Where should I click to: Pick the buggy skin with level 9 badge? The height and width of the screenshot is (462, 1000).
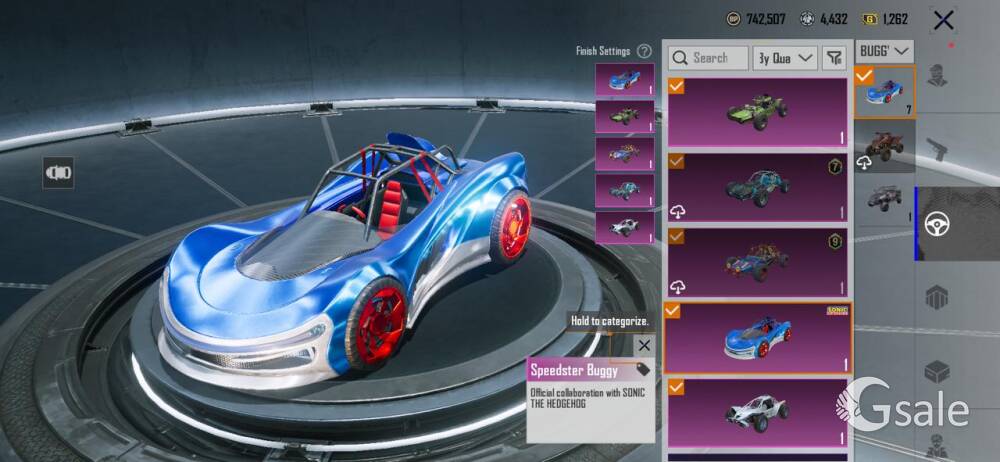[757, 262]
